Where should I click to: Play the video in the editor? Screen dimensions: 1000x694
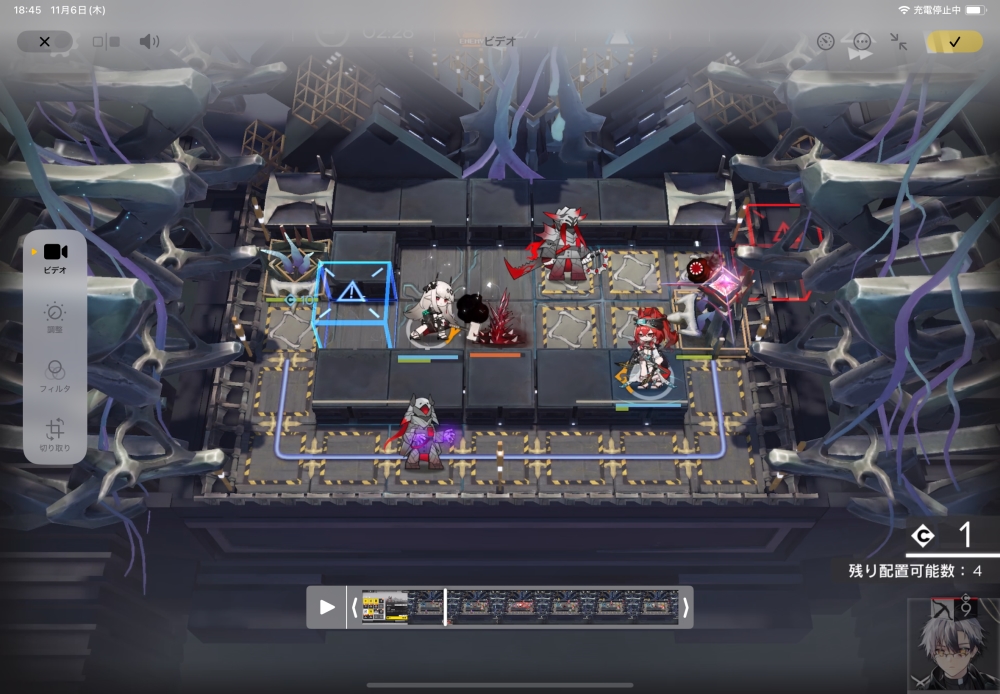pos(327,607)
